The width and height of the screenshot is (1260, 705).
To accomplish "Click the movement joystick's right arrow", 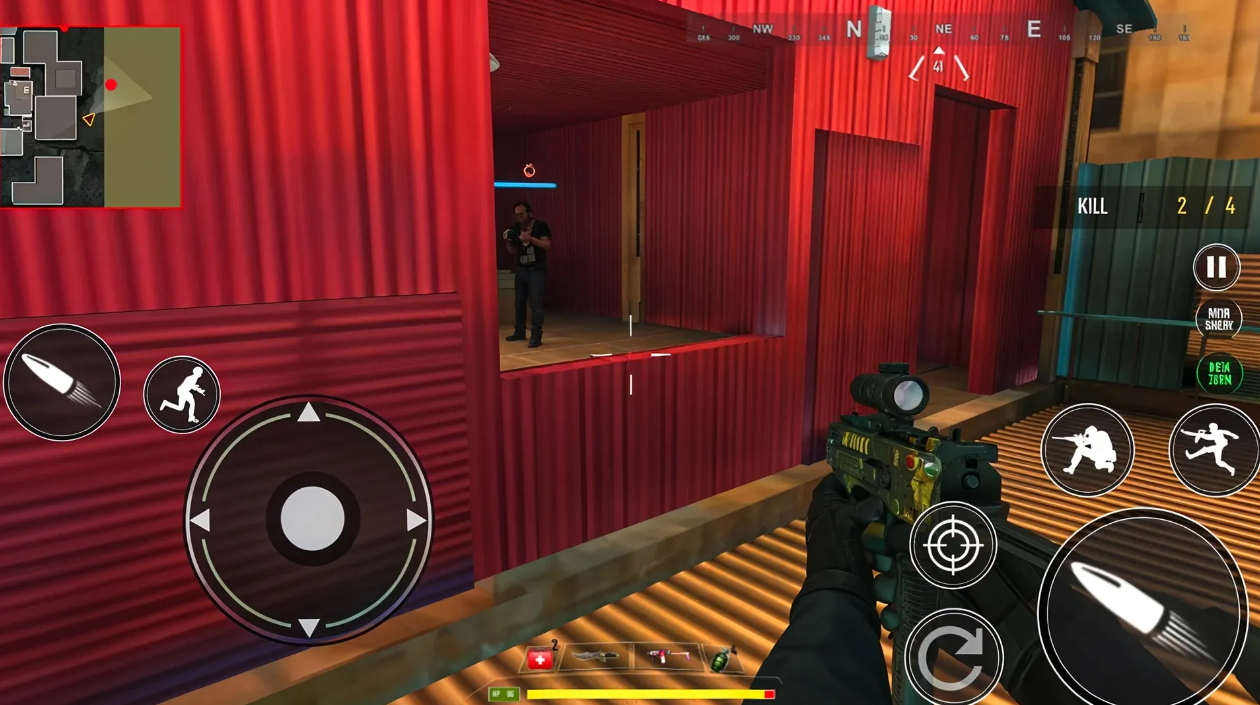I will (416, 520).
